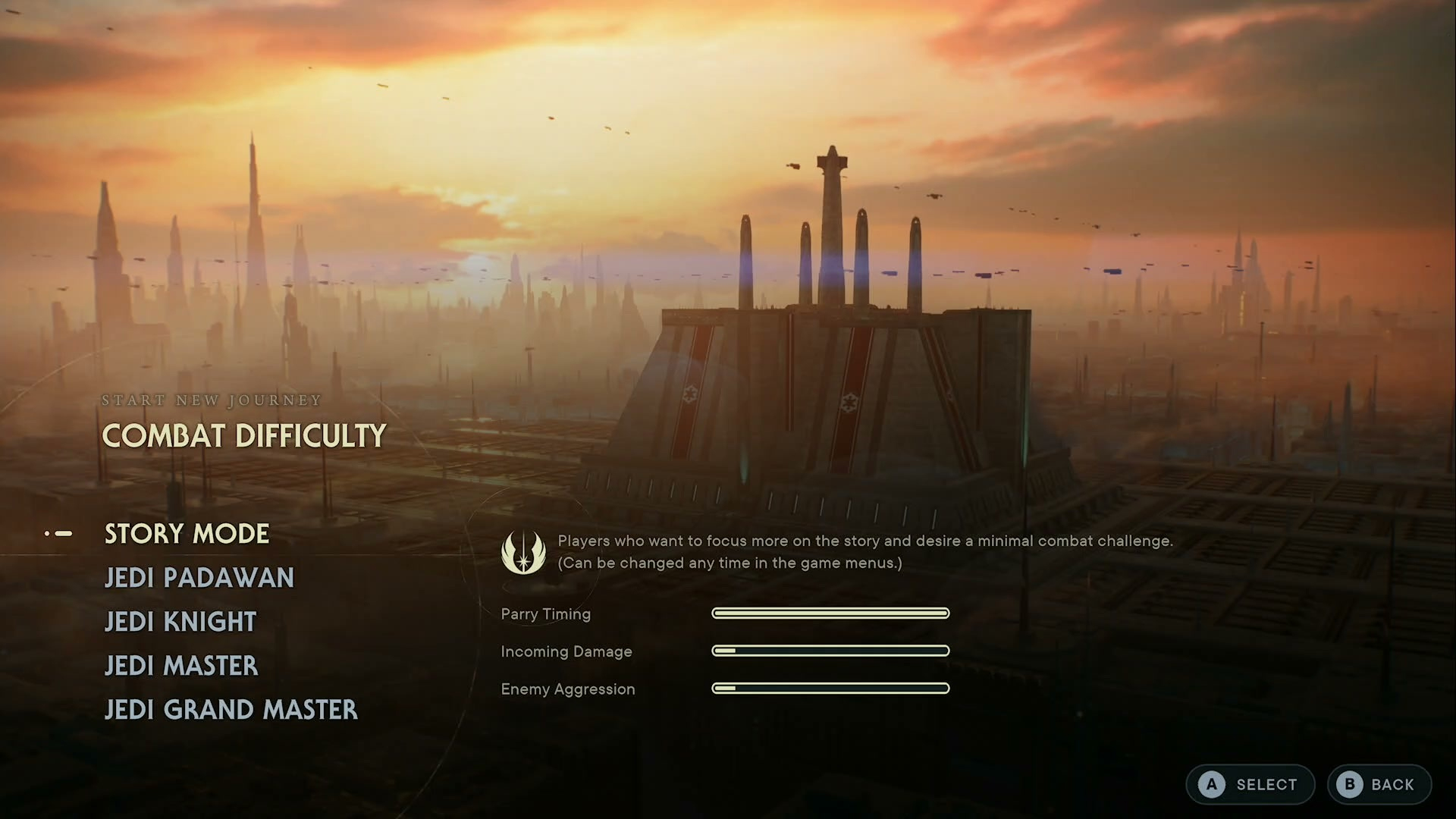The height and width of the screenshot is (819, 1456).
Task: Select the Story Mode difficulty
Action: (186, 534)
